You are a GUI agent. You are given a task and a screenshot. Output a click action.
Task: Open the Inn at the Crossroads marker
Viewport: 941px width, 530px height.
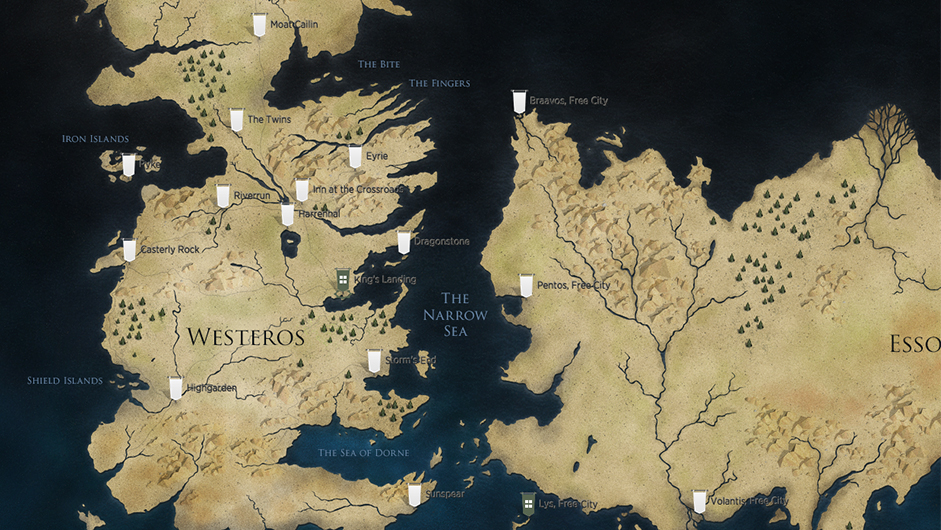click(x=302, y=190)
